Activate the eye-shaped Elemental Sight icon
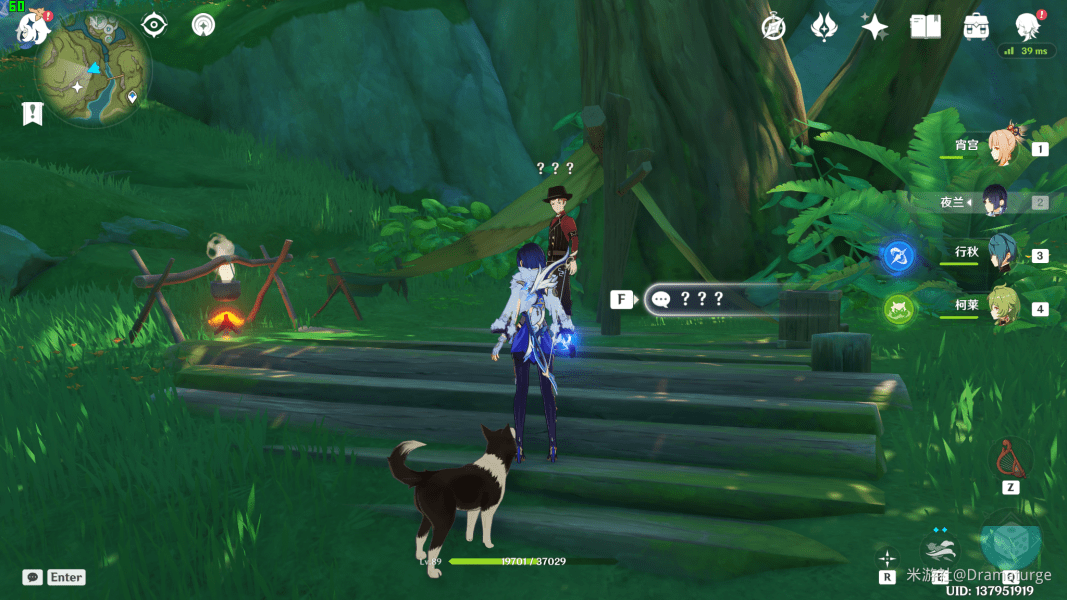The image size is (1067, 600). coord(154,25)
